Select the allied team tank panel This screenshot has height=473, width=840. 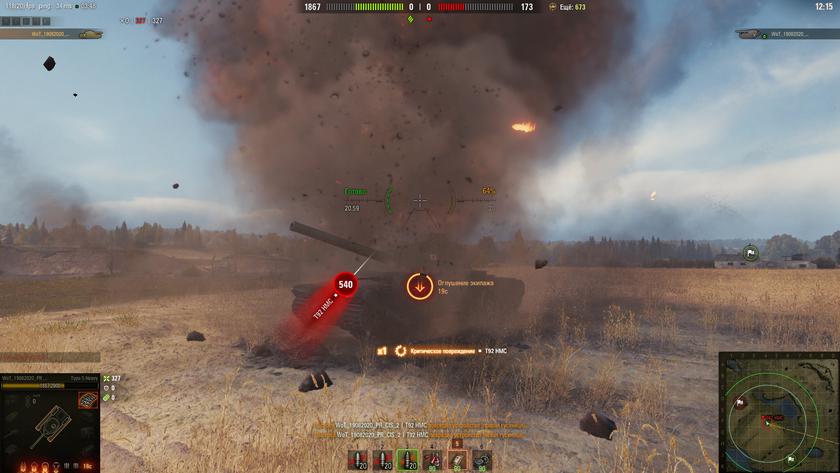(x=52, y=34)
